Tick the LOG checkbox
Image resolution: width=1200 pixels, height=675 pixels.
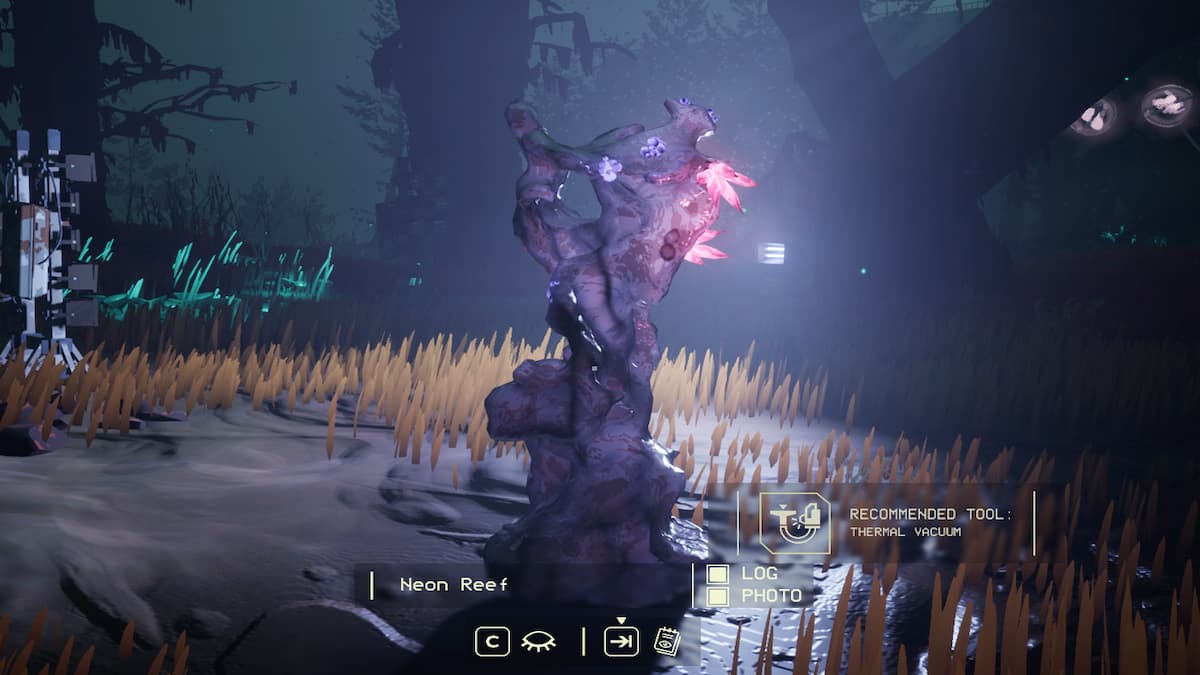coord(717,574)
